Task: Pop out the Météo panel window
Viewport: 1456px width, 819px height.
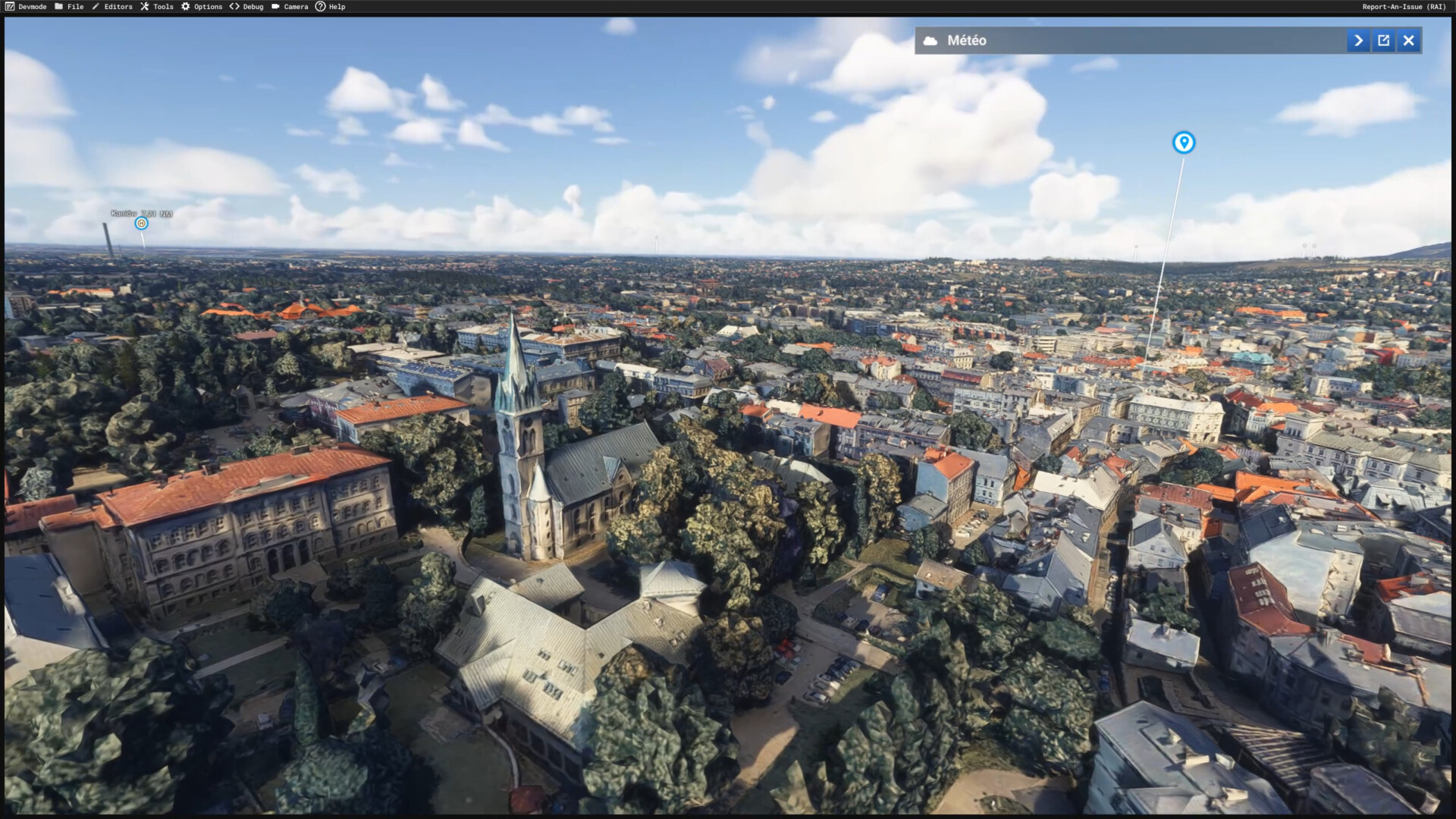Action: [x=1383, y=41]
